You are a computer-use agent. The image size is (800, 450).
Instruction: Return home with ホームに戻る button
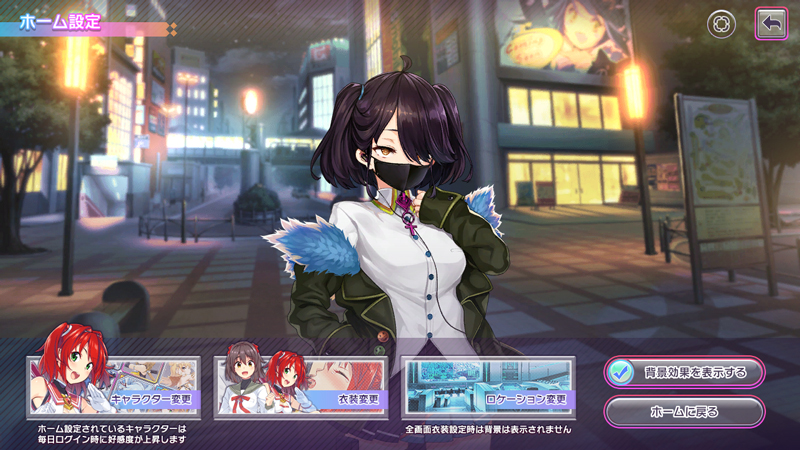(x=684, y=410)
